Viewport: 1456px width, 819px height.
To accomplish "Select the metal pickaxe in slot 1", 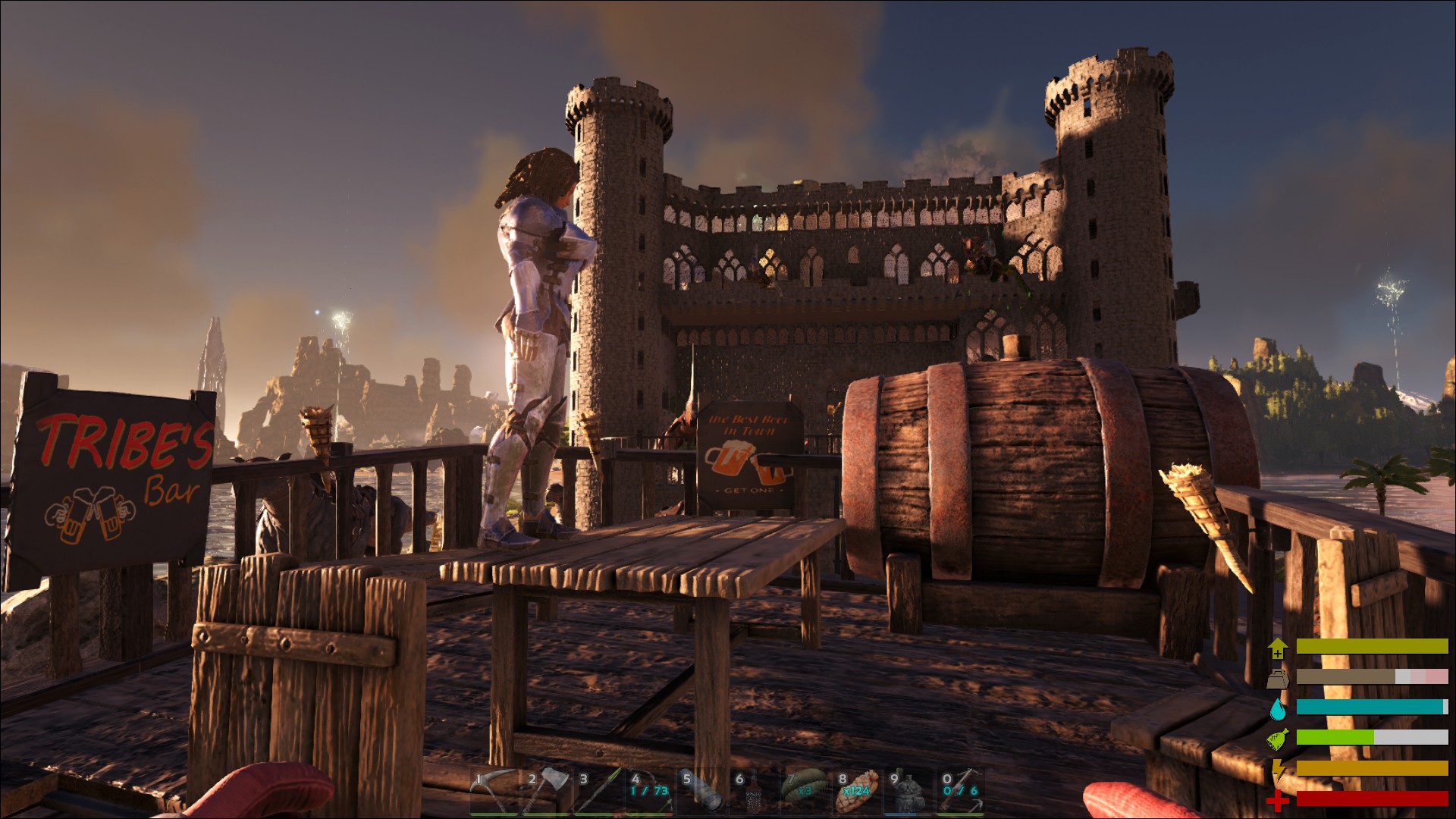I will point(494,792).
